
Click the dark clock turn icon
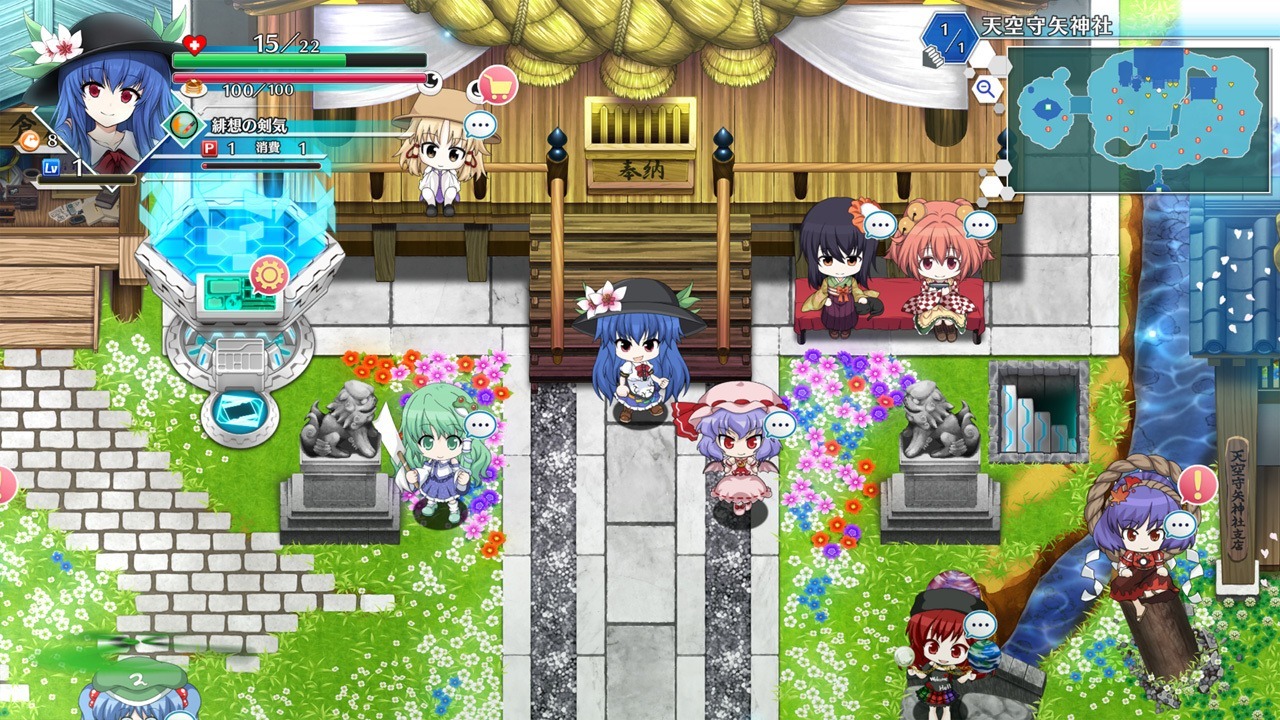click(430, 82)
